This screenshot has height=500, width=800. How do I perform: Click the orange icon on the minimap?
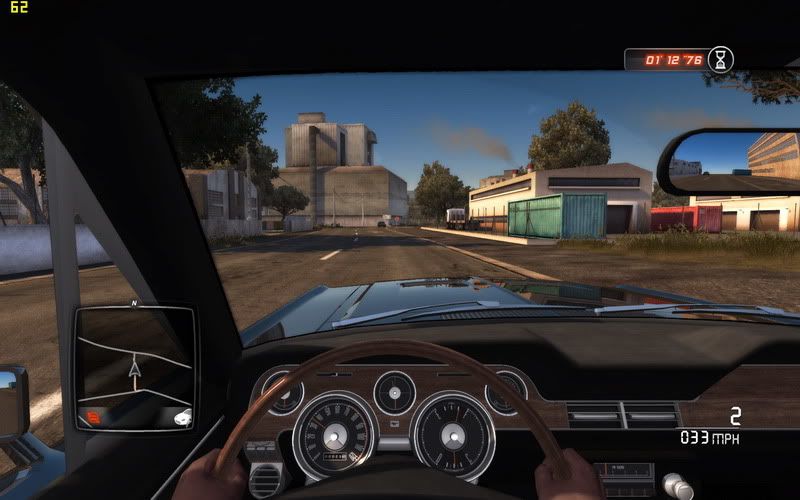point(93,416)
